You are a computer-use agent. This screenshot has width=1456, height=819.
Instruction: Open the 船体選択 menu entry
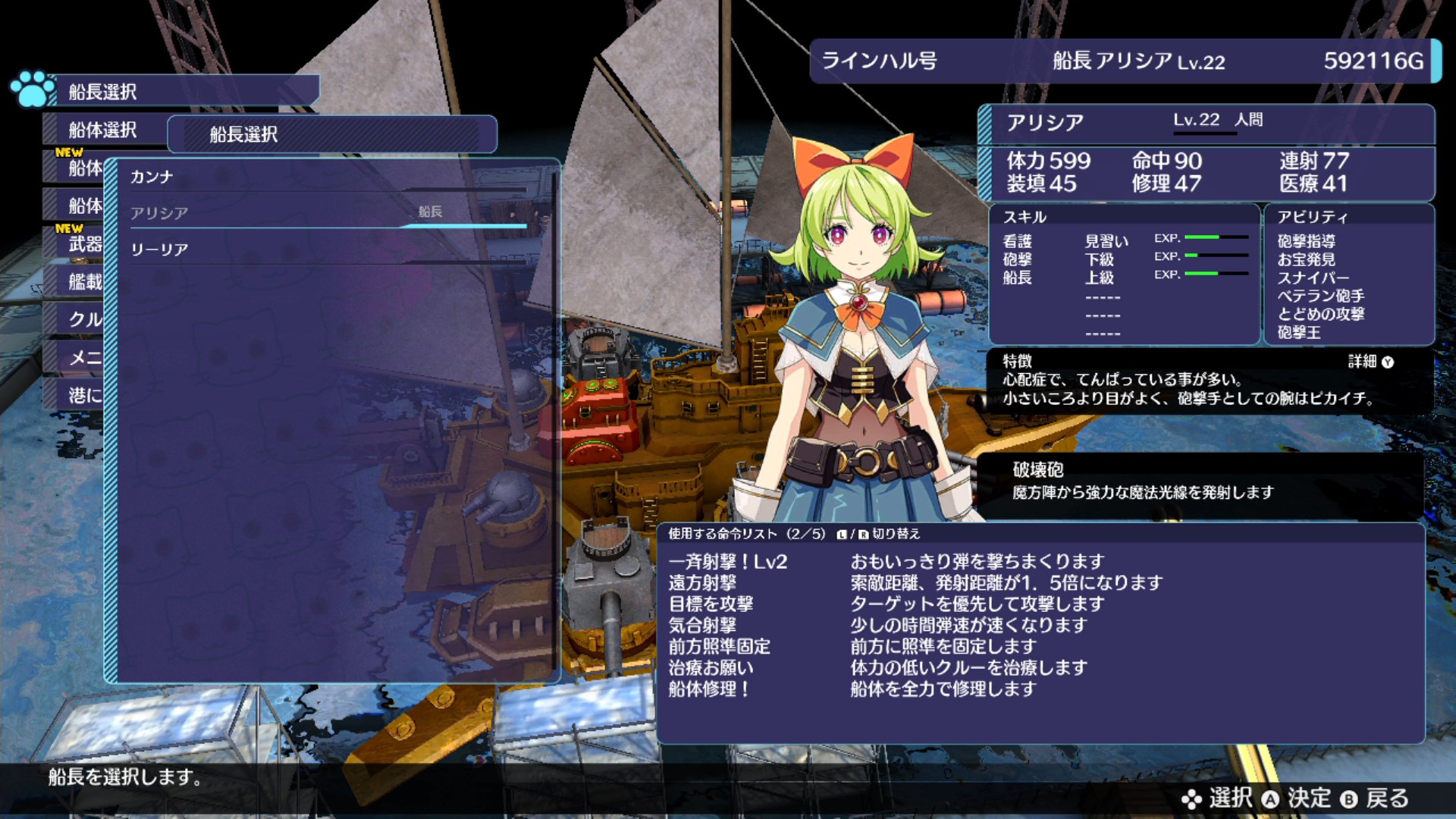102,130
